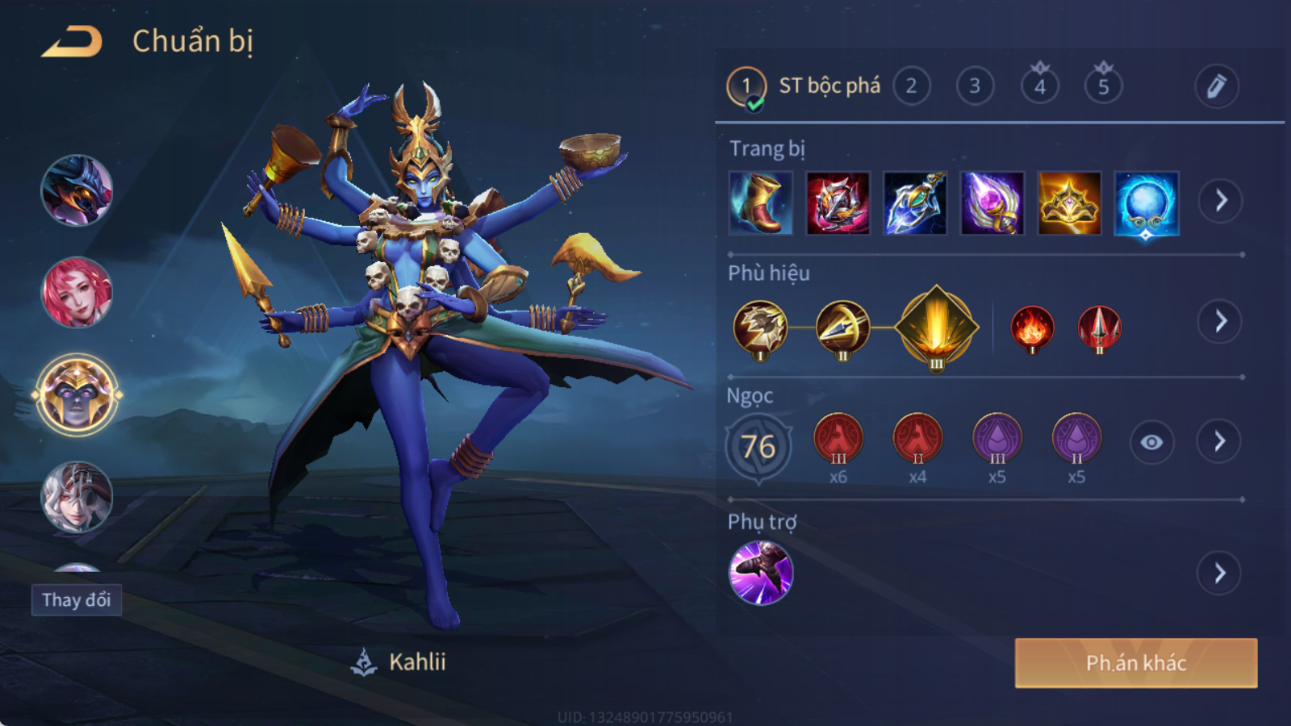
Task: Open the Trang bị equipment details arrow
Action: (x=1220, y=201)
